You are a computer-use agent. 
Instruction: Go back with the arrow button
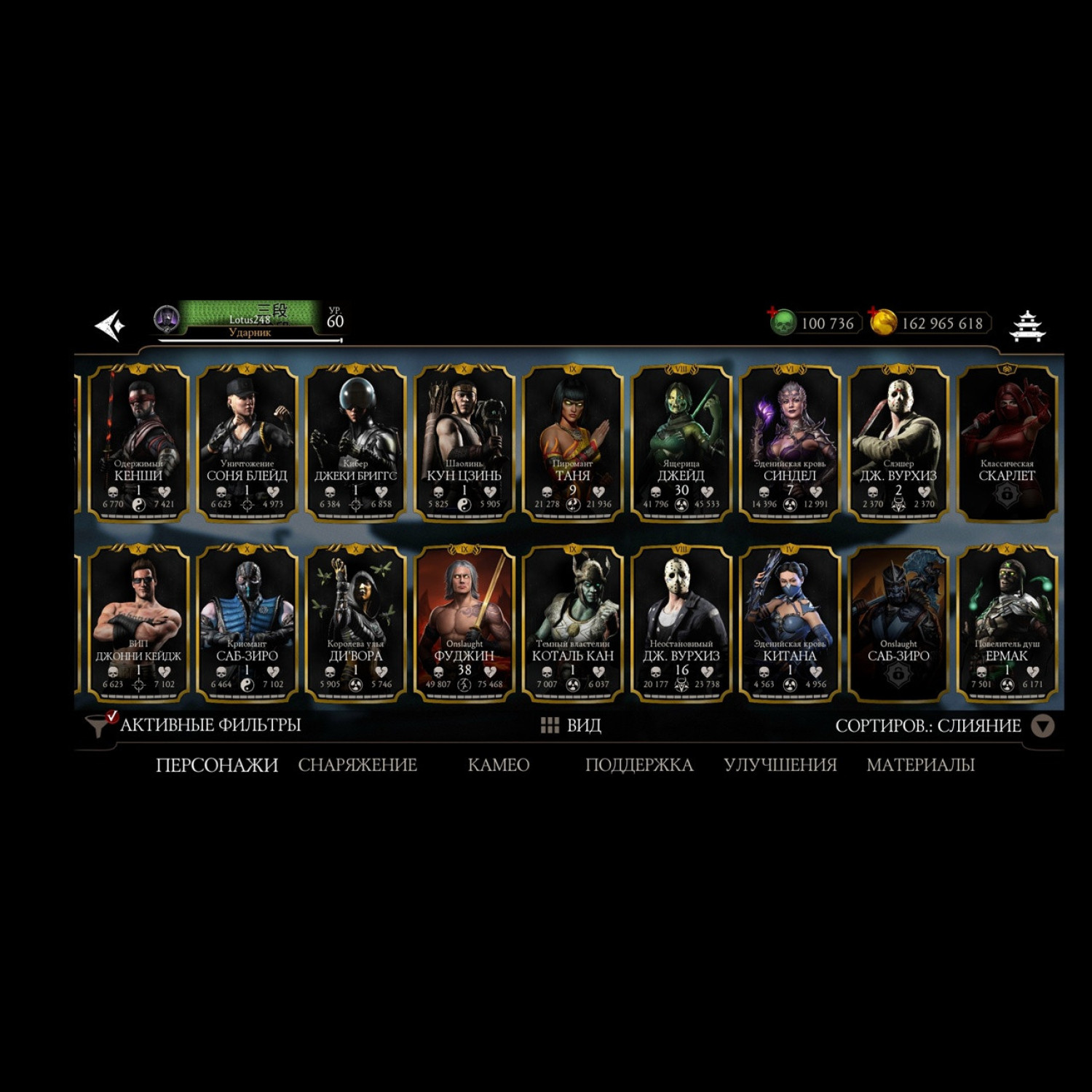(x=111, y=325)
